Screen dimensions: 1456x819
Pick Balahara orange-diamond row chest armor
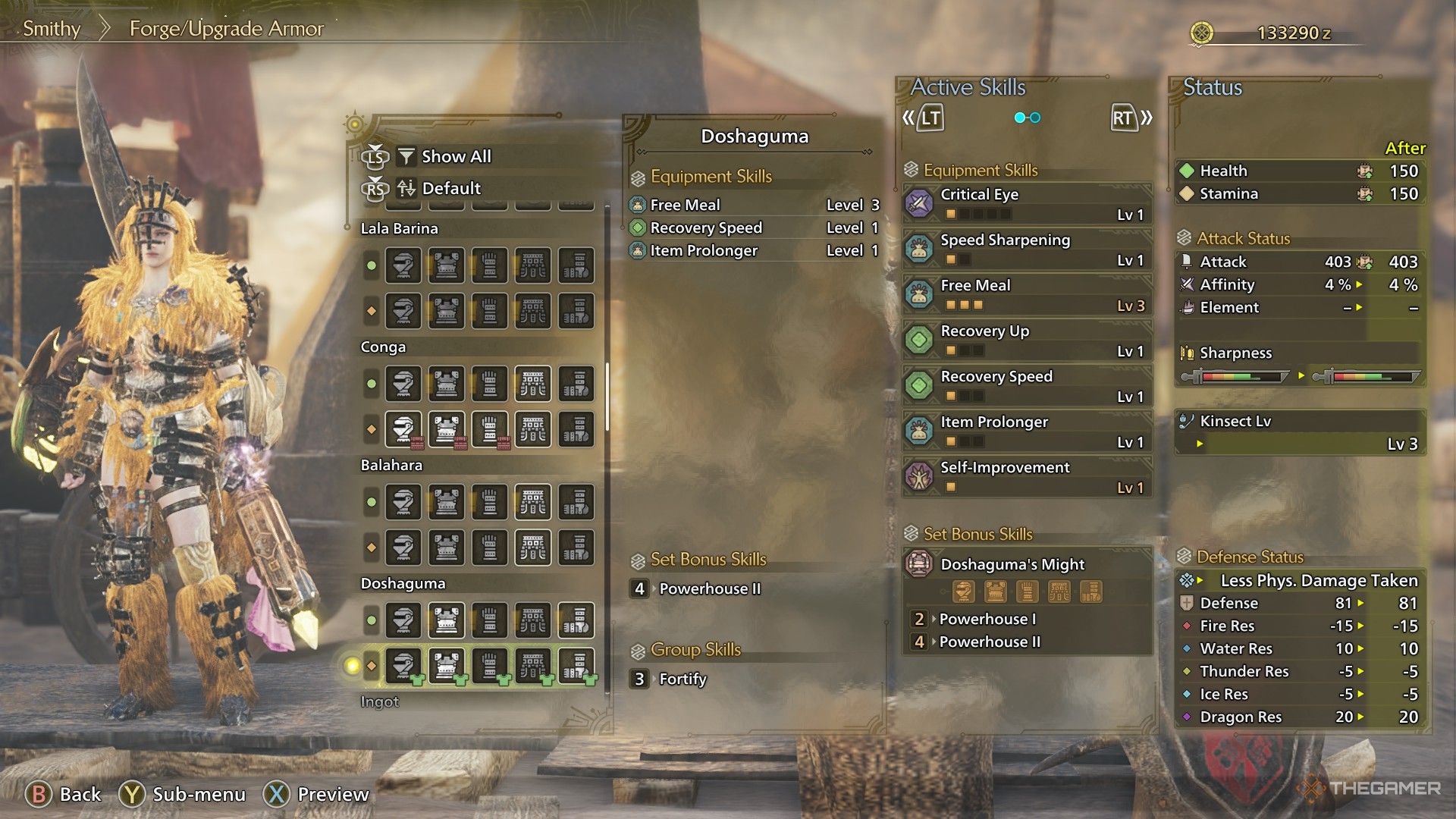coord(447,548)
